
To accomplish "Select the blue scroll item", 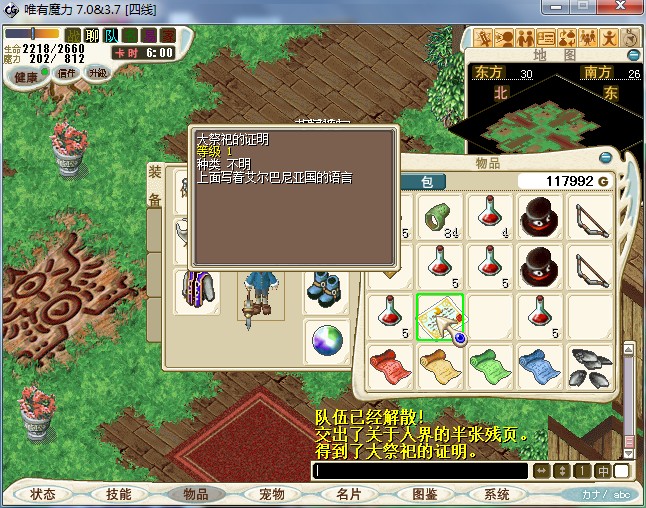I will 539,365.
